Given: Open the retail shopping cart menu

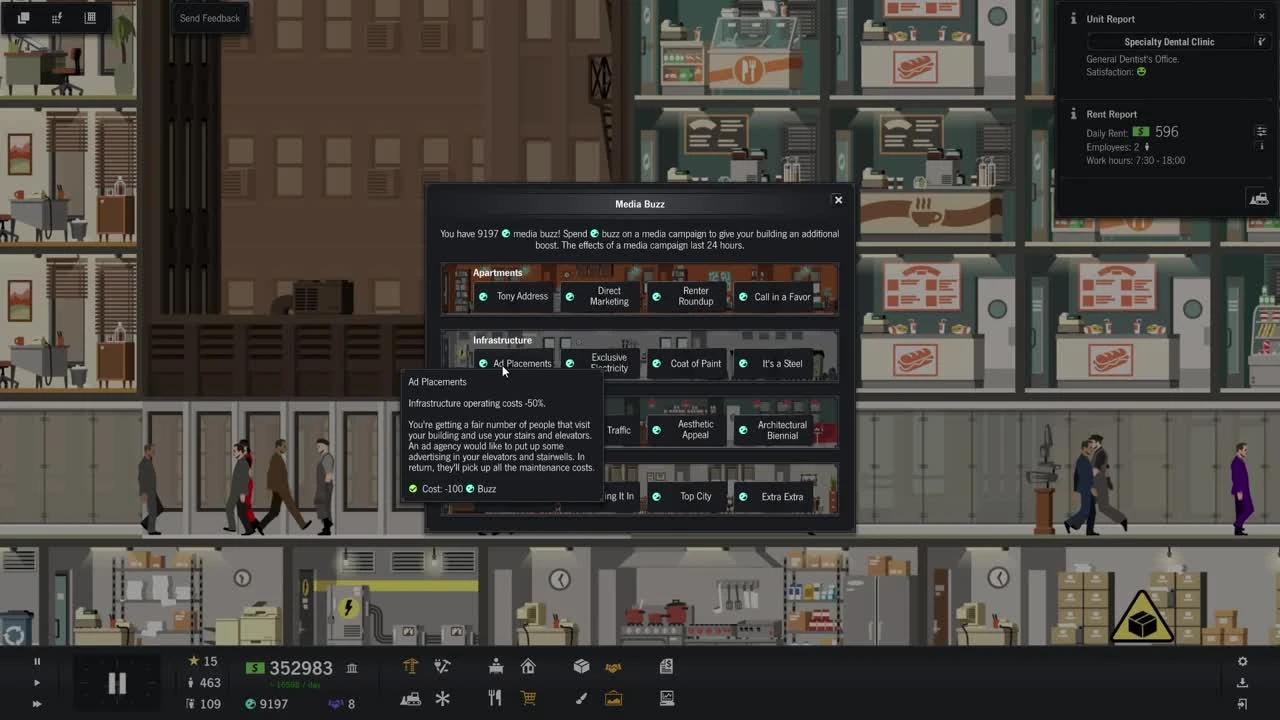Looking at the screenshot, I should coord(529,699).
